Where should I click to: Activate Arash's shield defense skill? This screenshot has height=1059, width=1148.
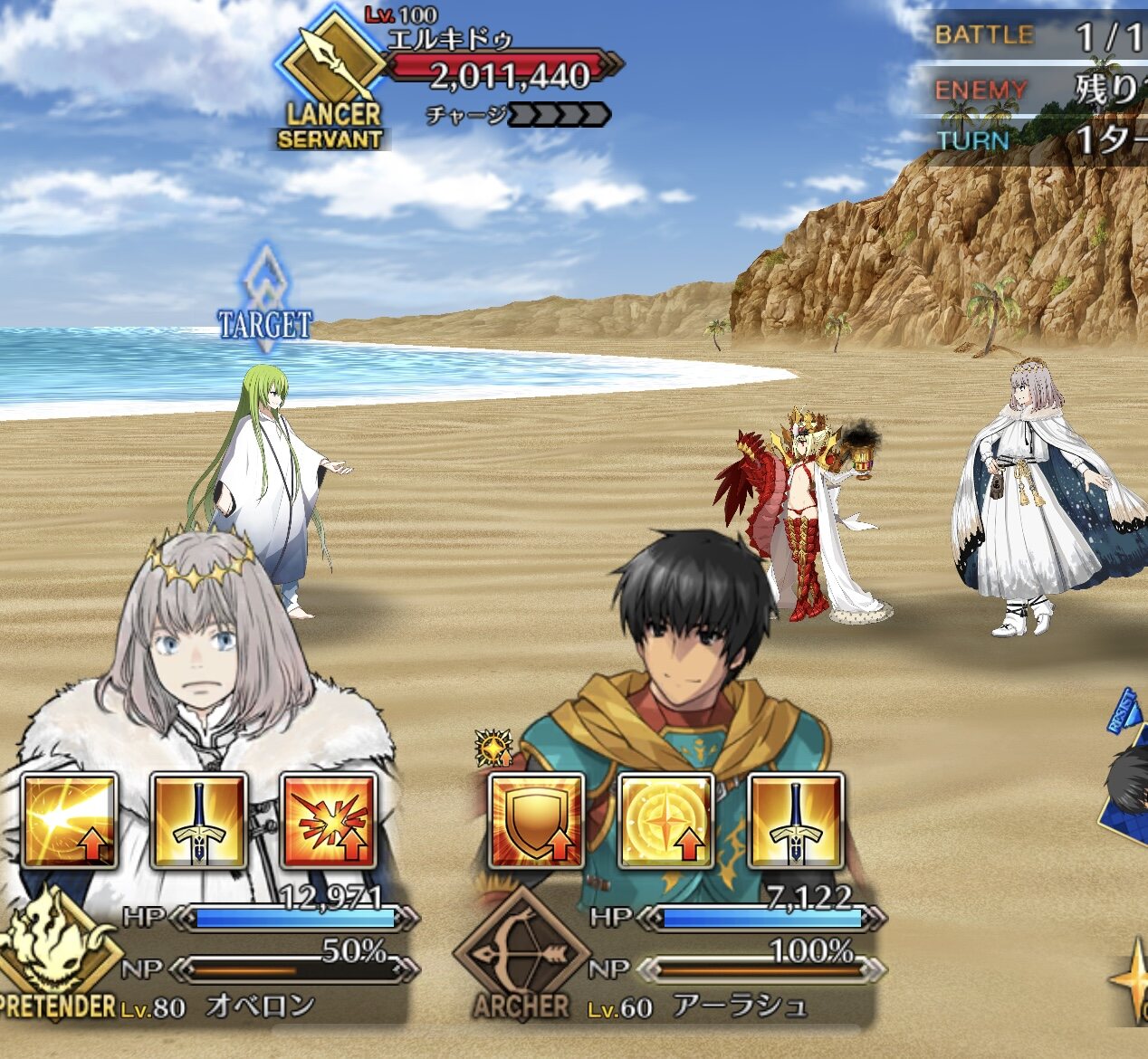click(x=536, y=821)
